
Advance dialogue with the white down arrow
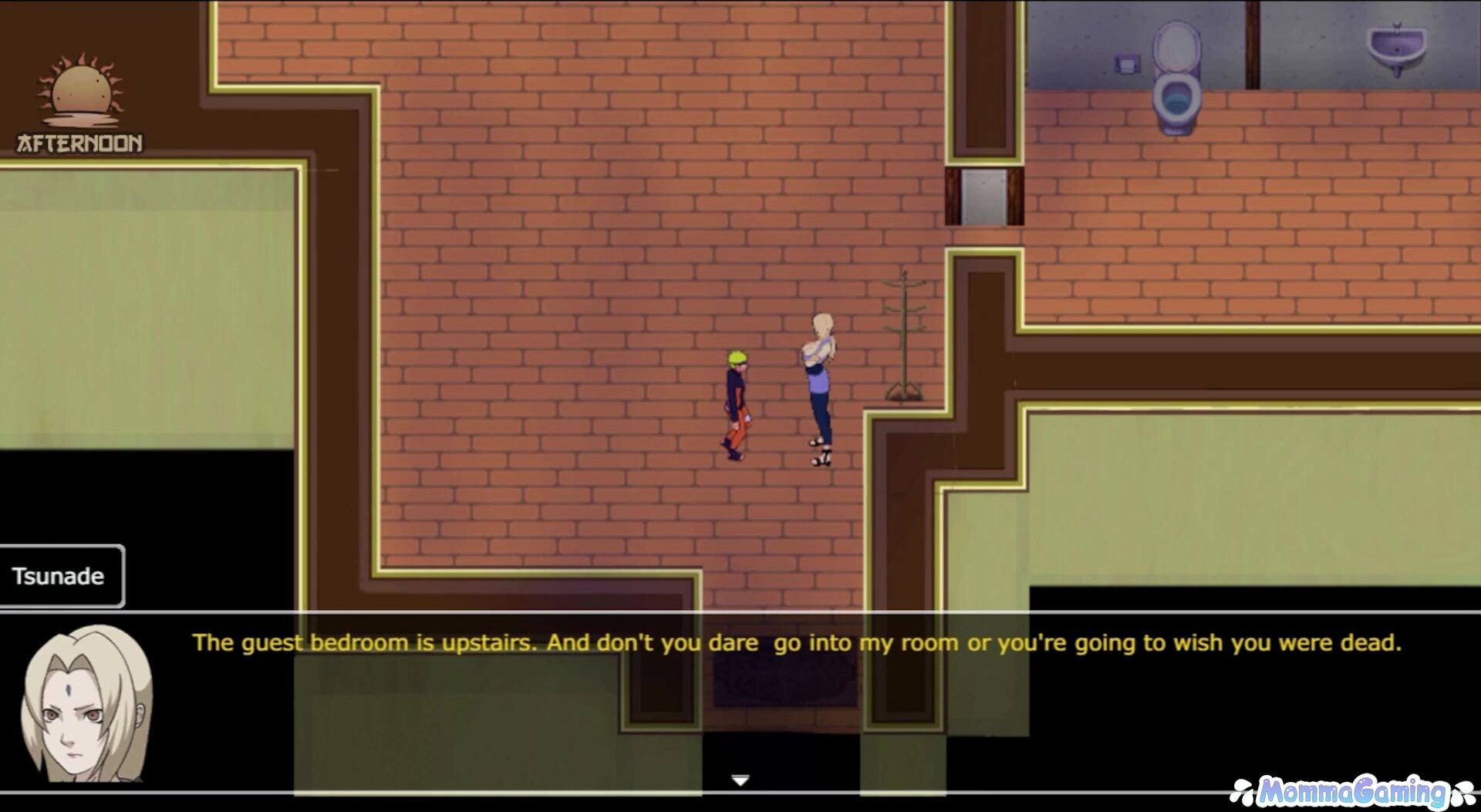coord(740,780)
